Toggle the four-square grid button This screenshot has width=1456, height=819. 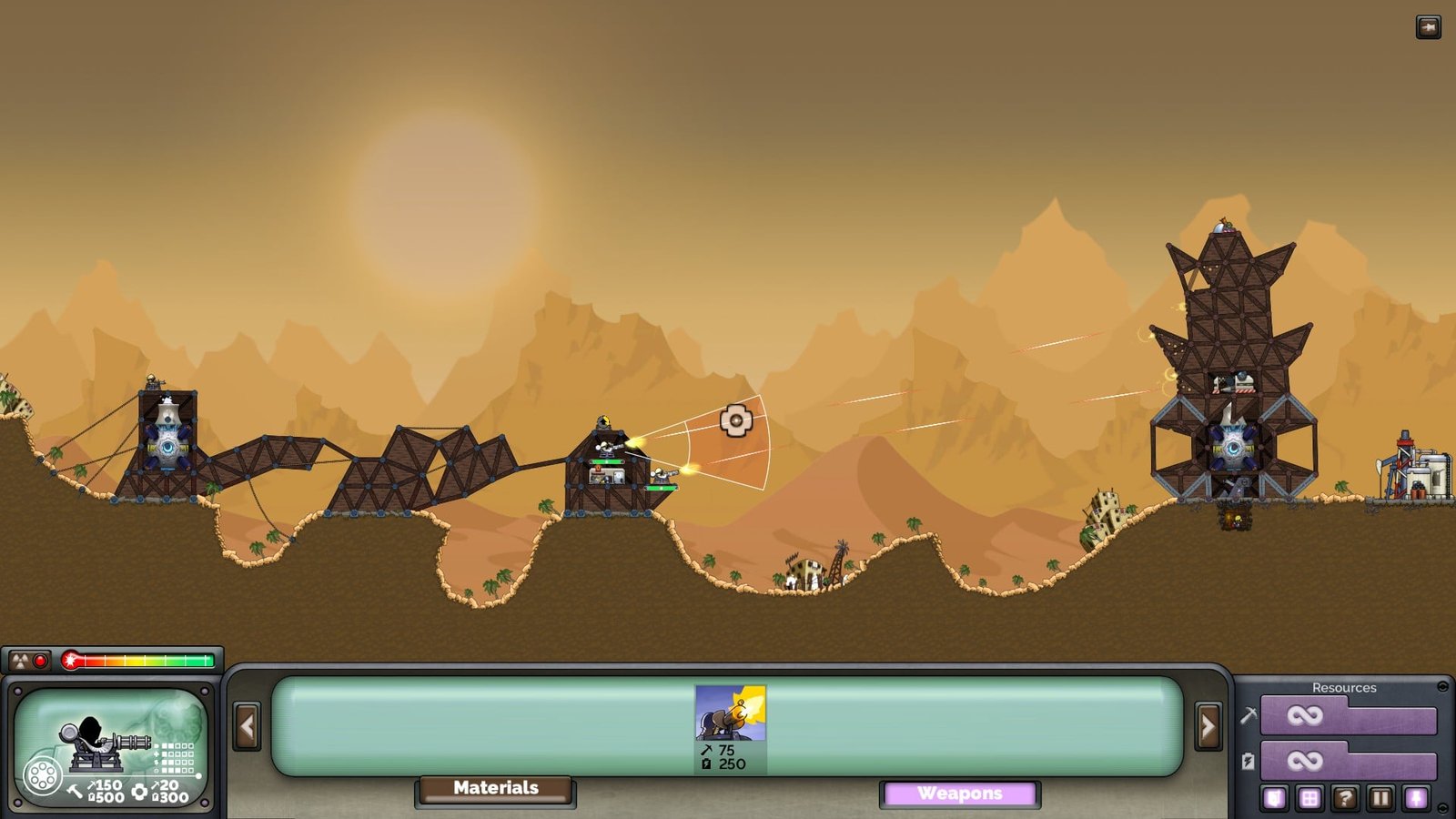point(1309,799)
